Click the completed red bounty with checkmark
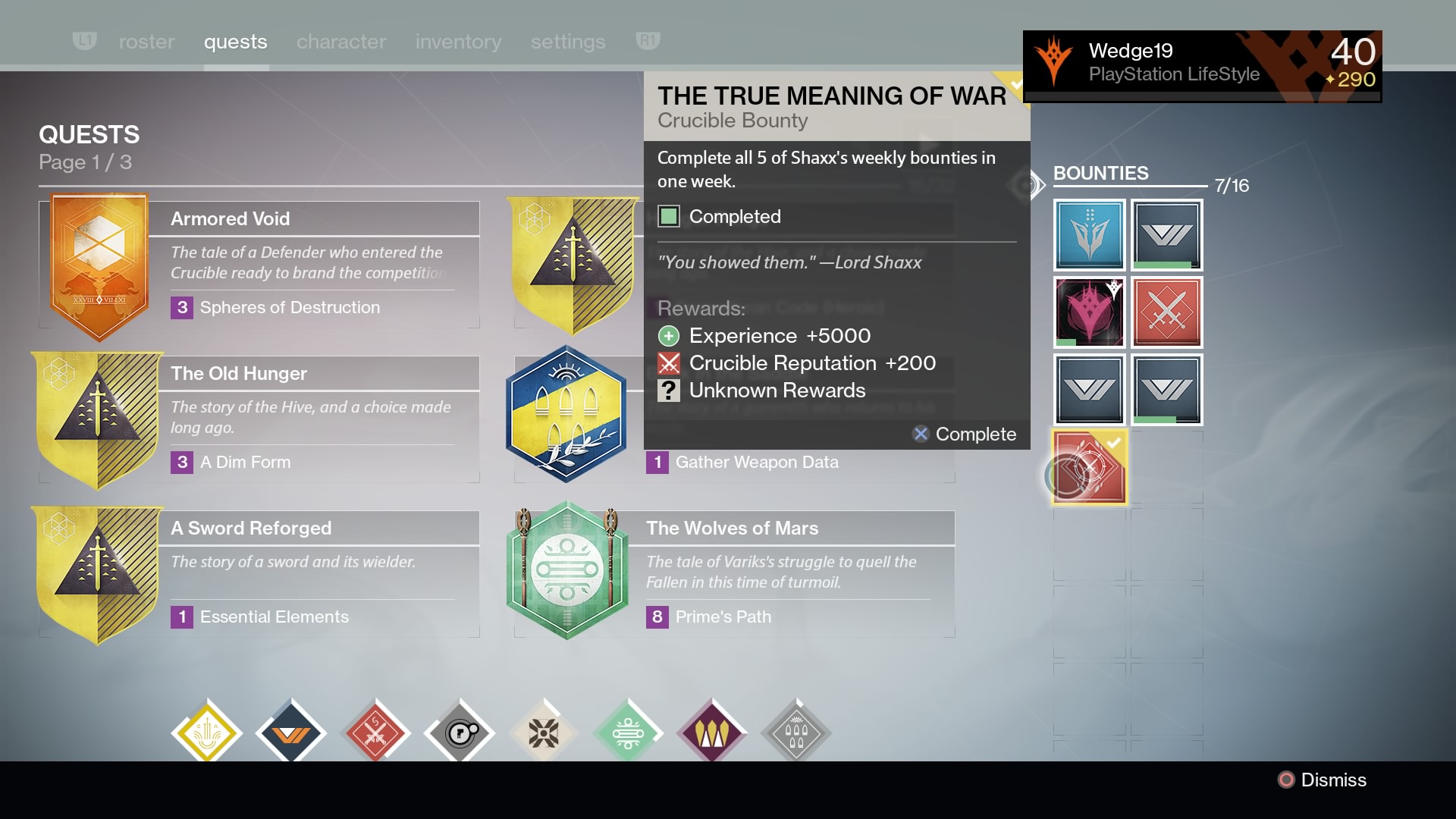The width and height of the screenshot is (1456, 819). [1090, 466]
